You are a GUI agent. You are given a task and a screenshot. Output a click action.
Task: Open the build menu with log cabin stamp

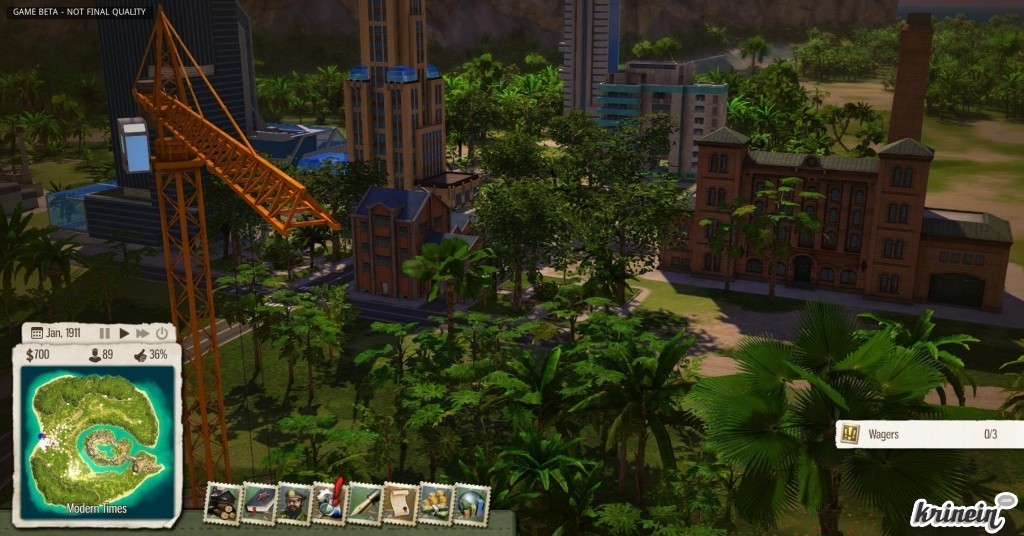(x=221, y=503)
